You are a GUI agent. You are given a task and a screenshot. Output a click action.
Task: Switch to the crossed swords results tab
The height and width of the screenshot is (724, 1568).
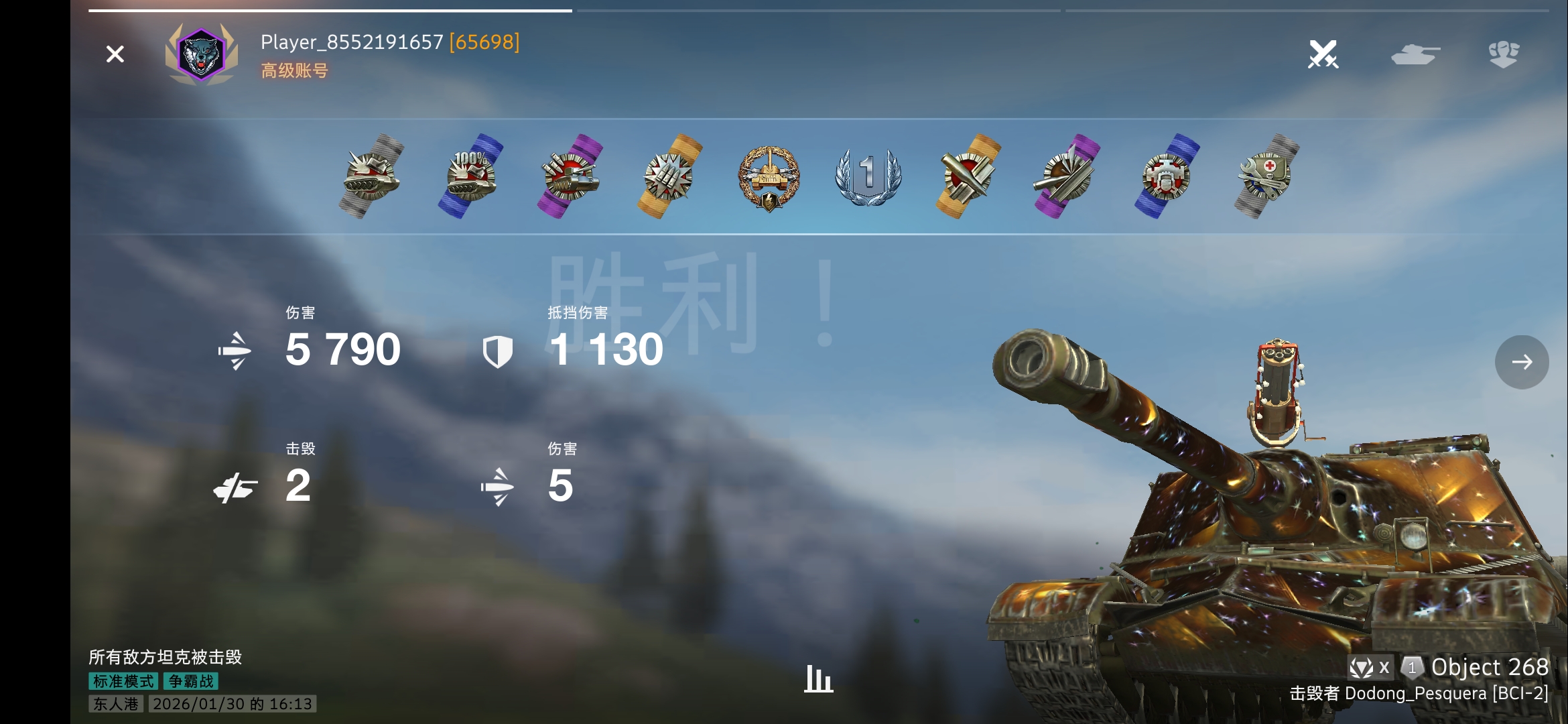tap(1323, 54)
